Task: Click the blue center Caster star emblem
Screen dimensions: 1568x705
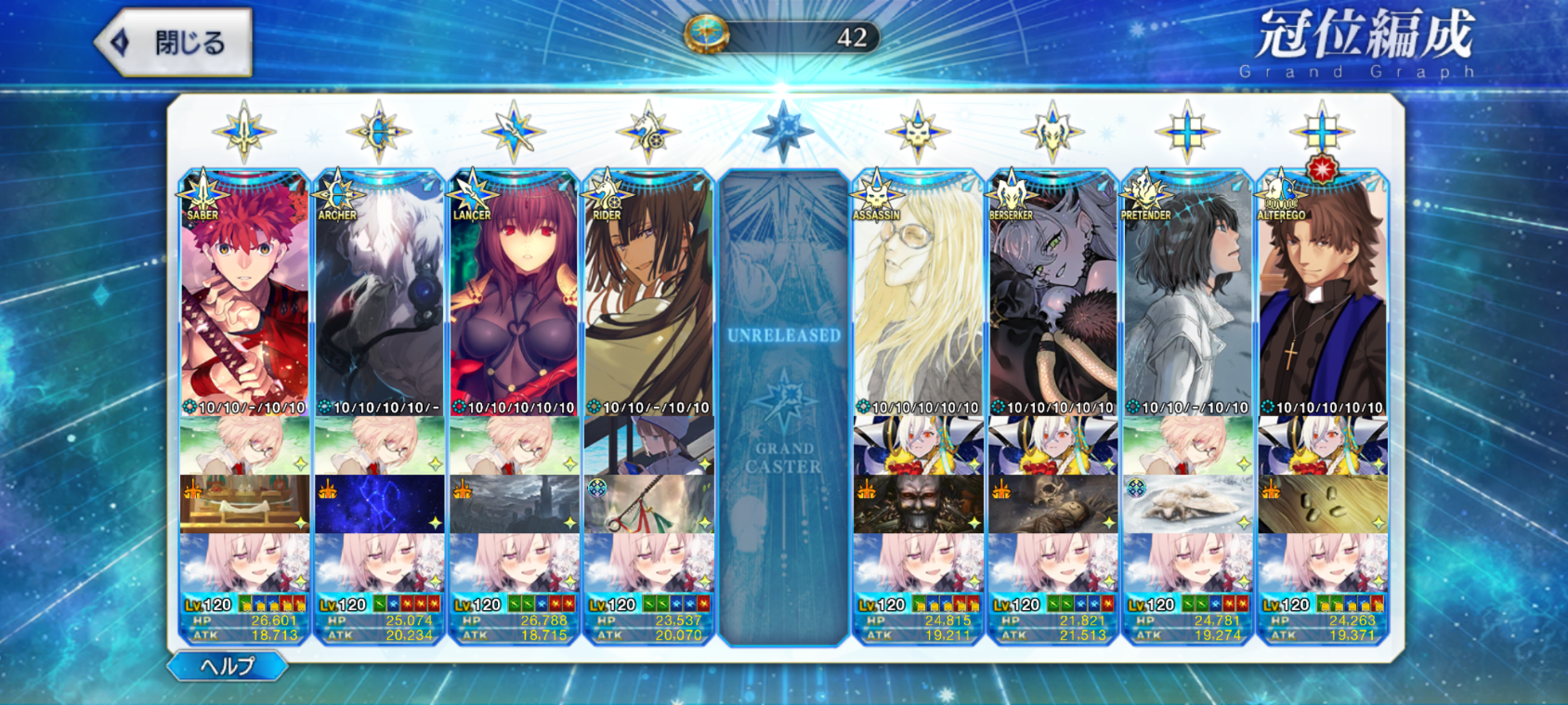Action: [783, 130]
